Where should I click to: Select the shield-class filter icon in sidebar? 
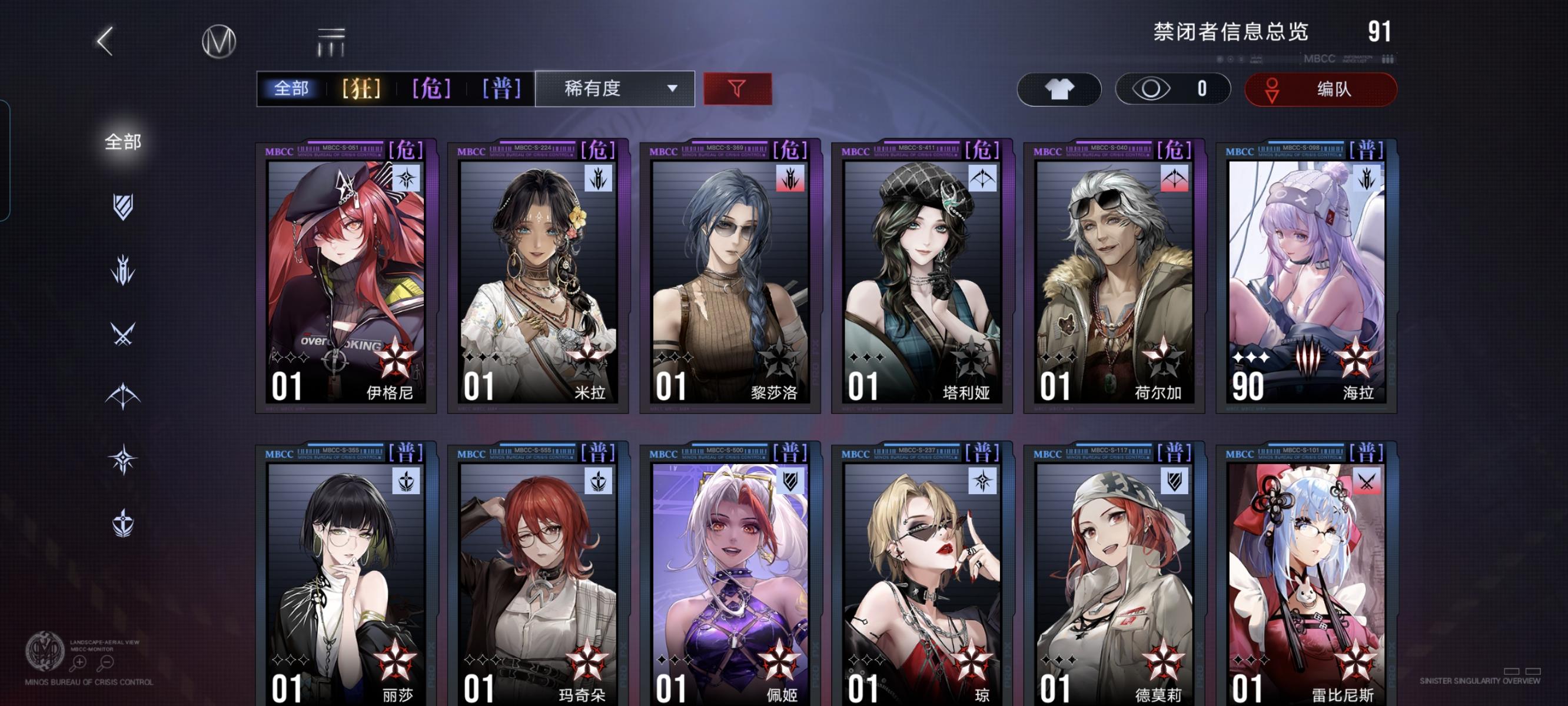[124, 207]
